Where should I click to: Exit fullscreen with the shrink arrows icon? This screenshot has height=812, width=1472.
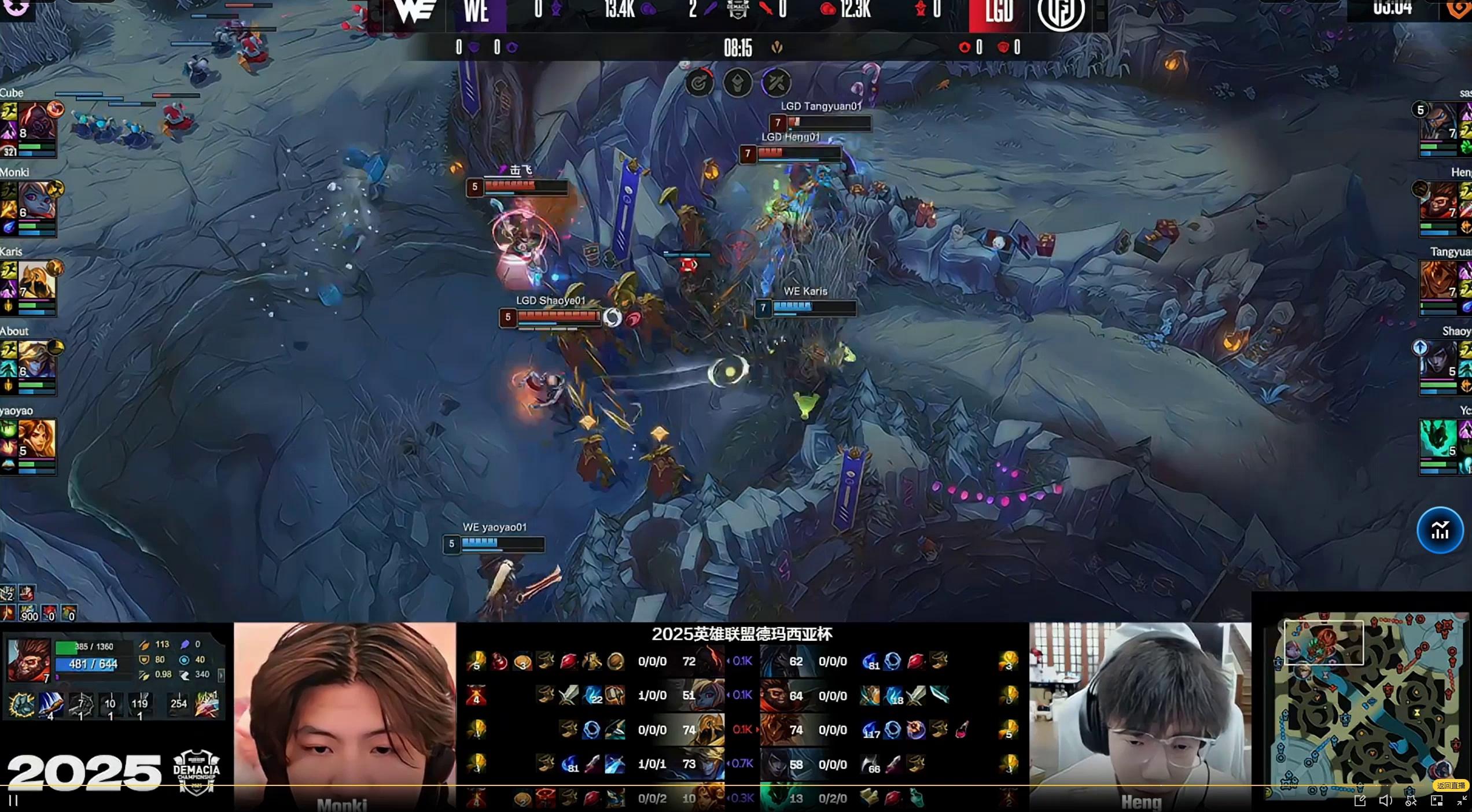[x=1462, y=800]
